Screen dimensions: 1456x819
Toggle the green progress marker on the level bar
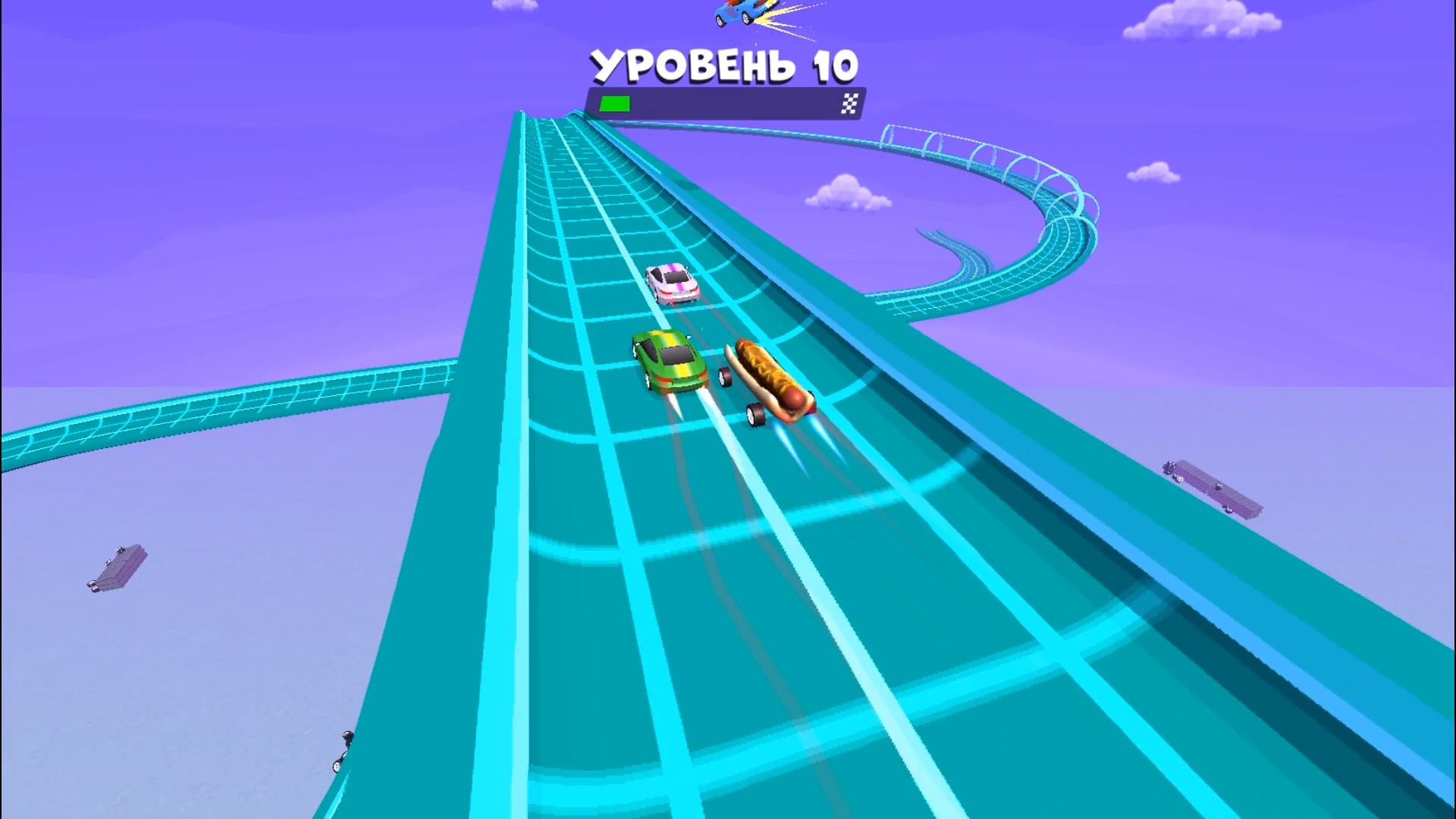(x=614, y=102)
